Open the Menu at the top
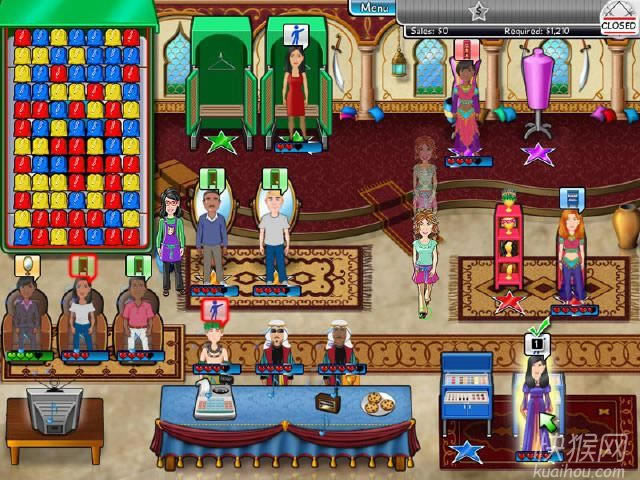640x480 pixels. (372, 7)
